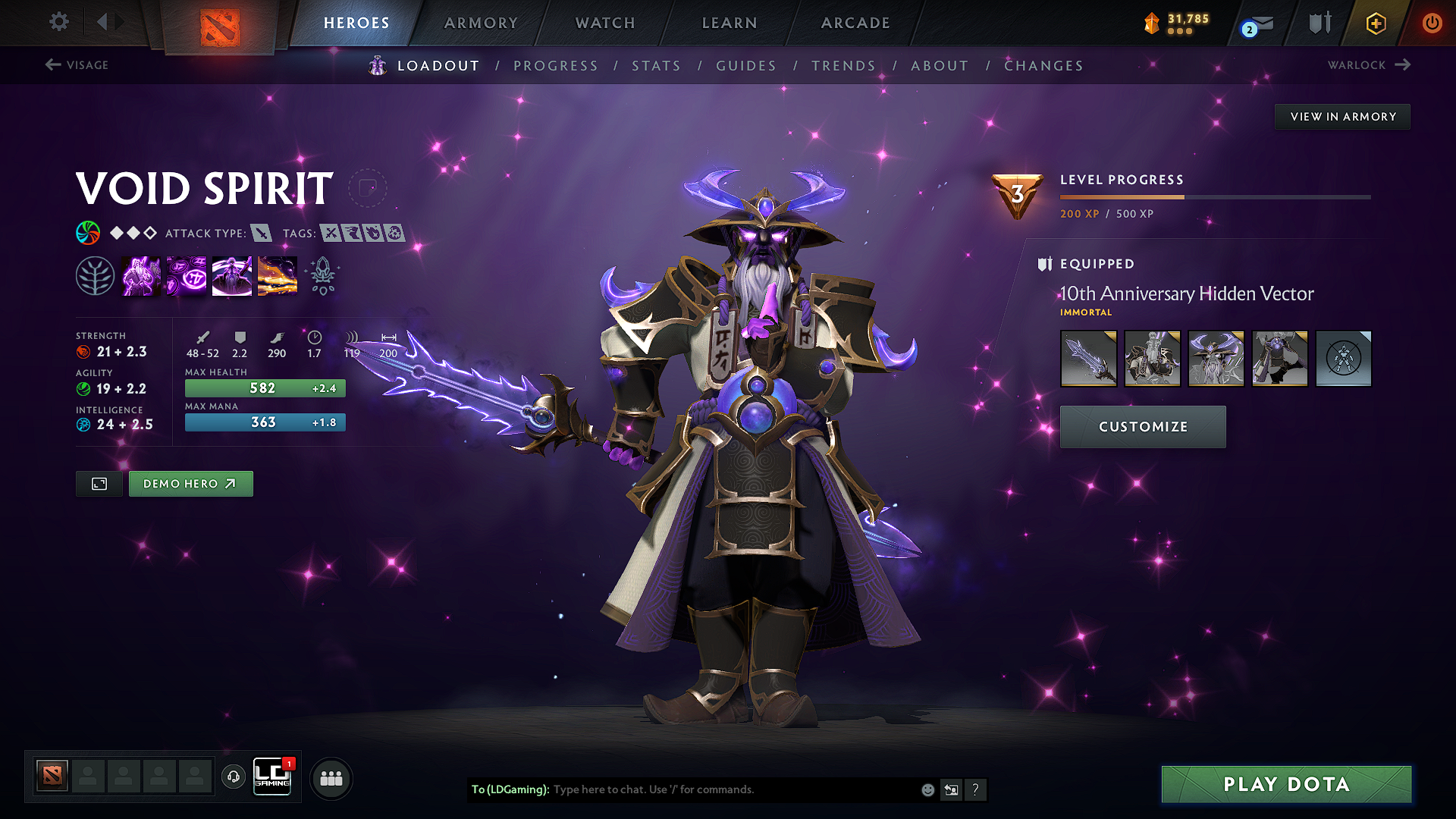Click the Aghanim's Scepter upgrade icon

click(x=323, y=275)
